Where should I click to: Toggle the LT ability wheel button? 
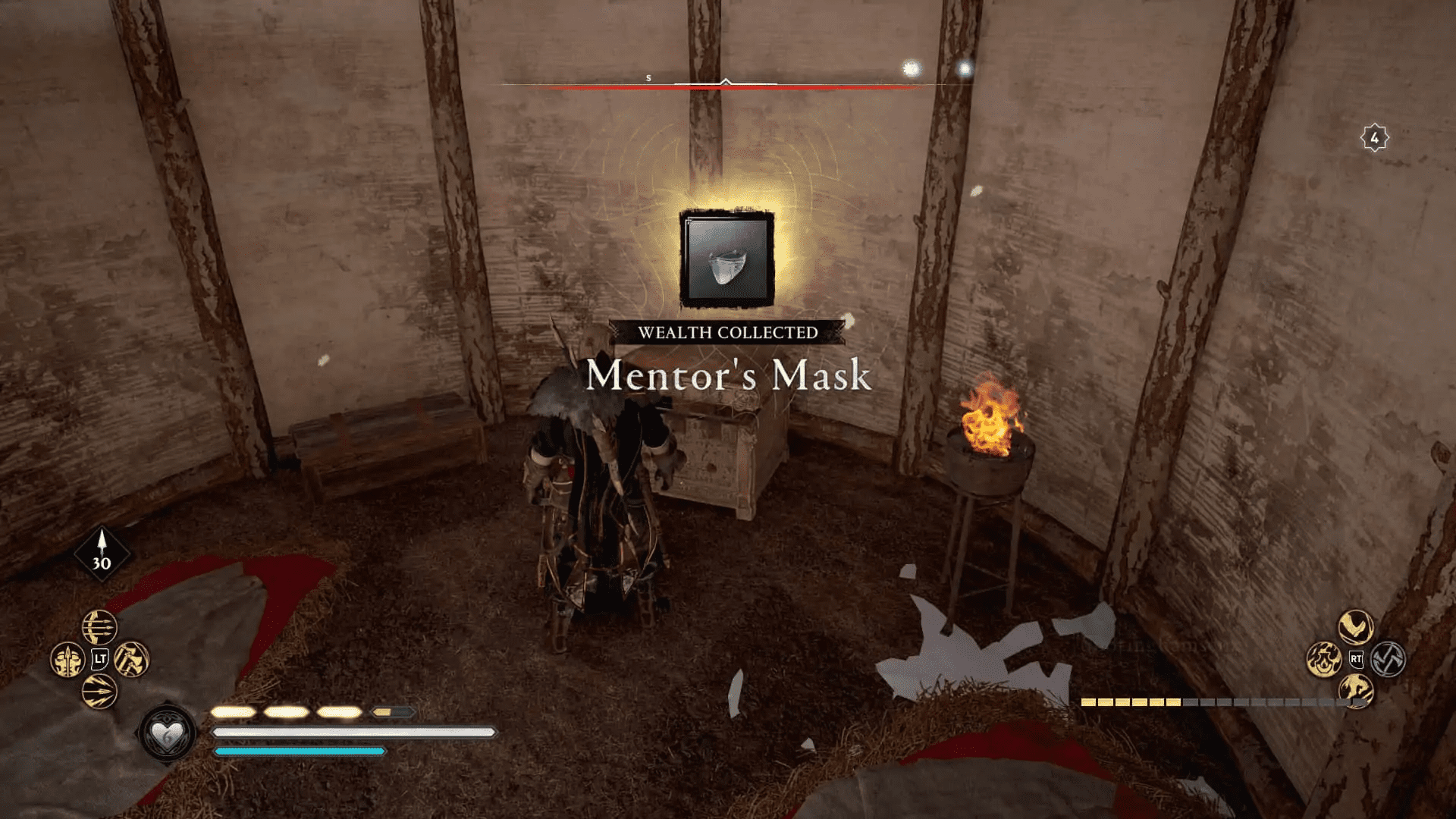click(x=99, y=659)
